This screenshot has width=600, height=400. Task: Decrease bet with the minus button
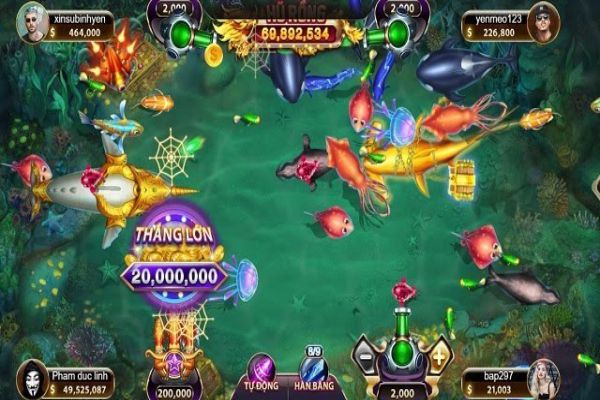point(366,354)
